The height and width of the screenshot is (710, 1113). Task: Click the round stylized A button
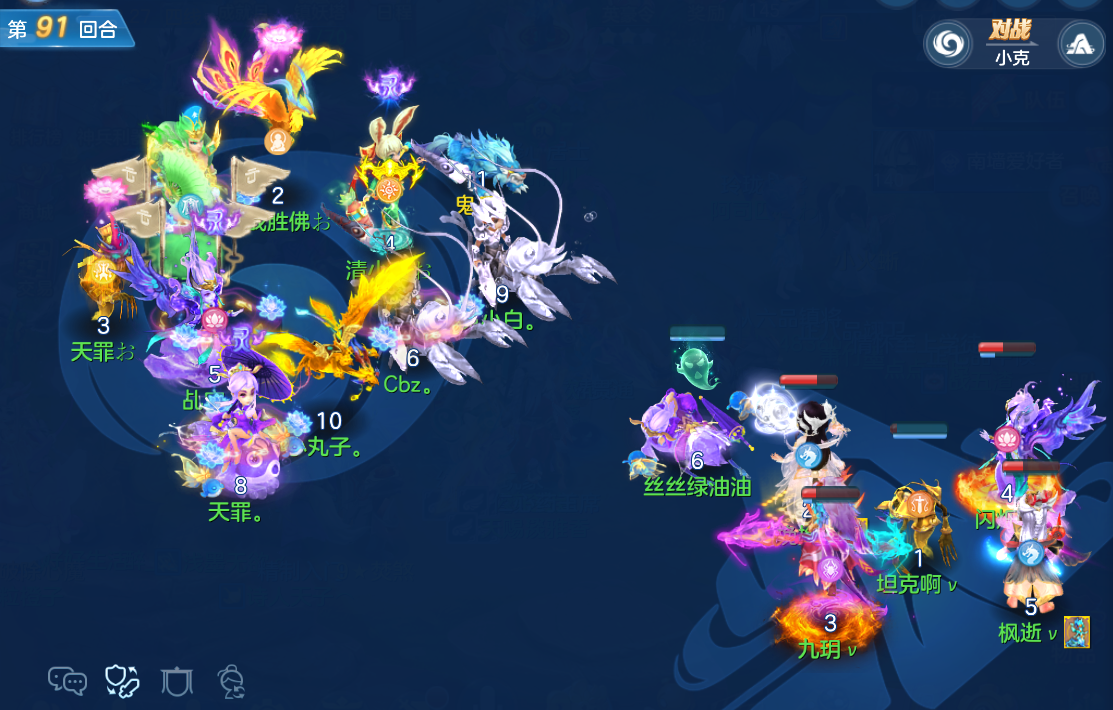click(1080, 43)
